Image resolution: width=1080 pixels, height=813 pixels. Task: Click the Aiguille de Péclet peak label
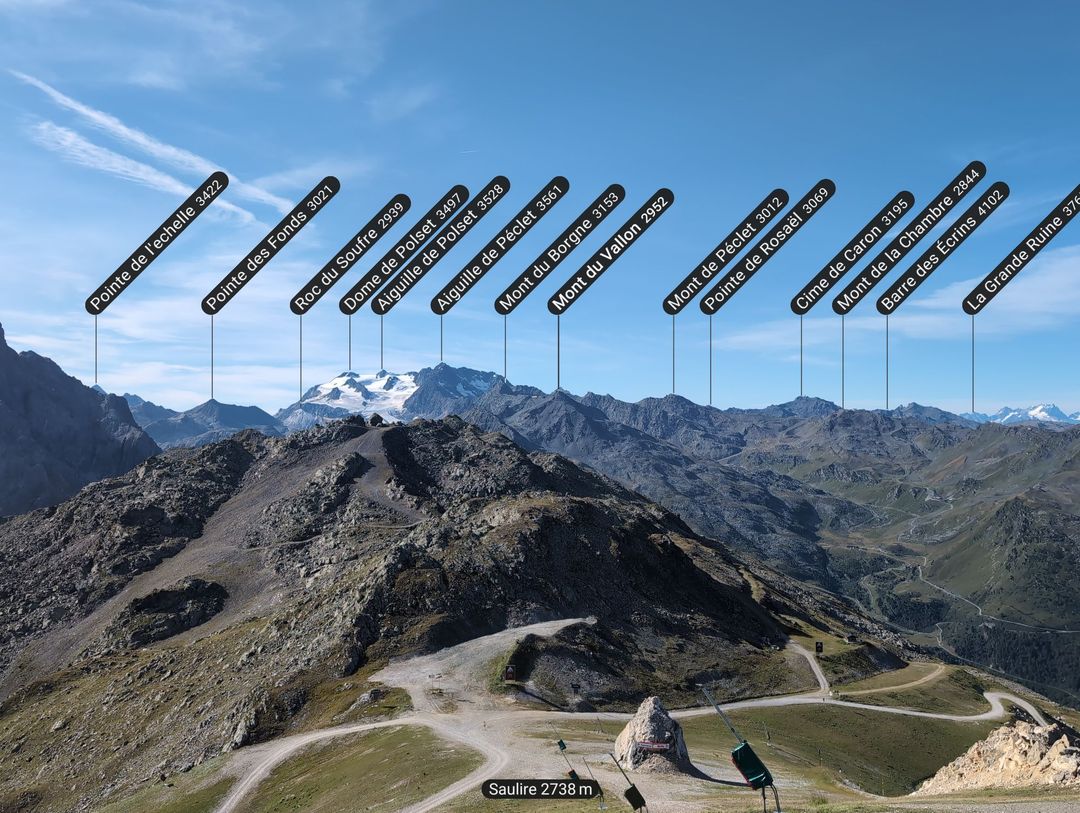tap(500, 245)
